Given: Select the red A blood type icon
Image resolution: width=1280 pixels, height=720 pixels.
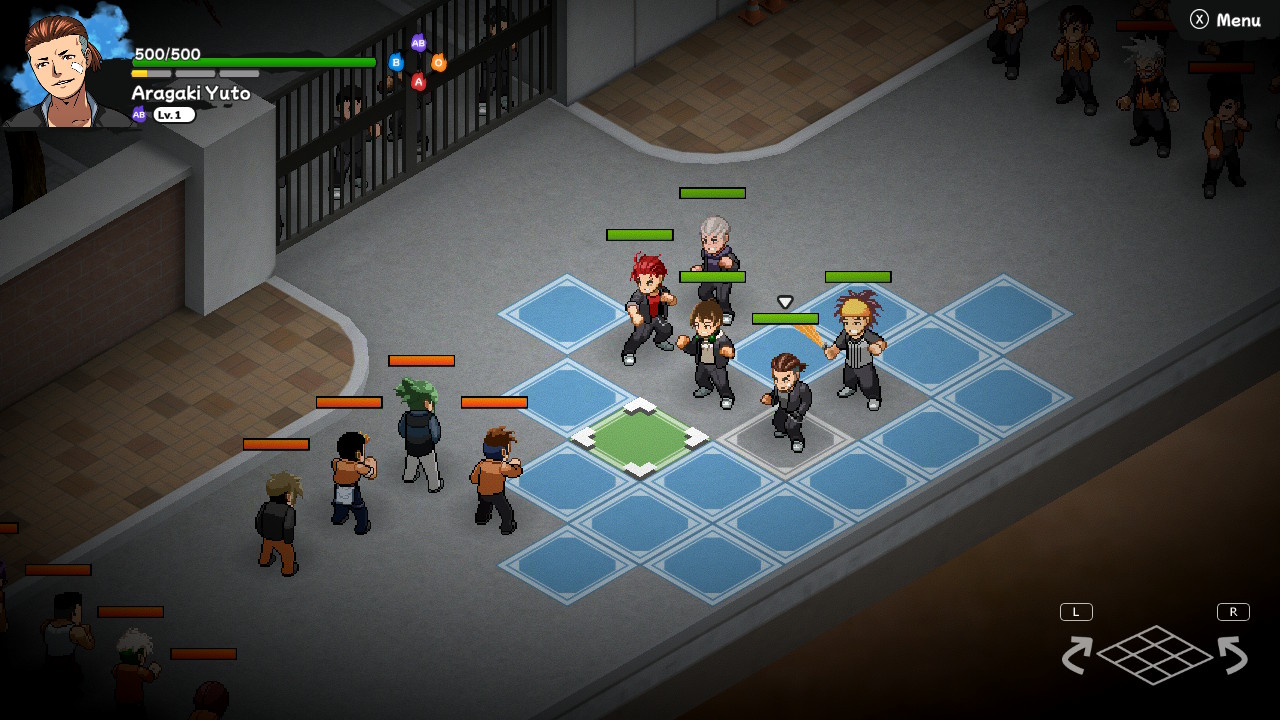Looking at the screenshot, I should (x=419, y=81).
